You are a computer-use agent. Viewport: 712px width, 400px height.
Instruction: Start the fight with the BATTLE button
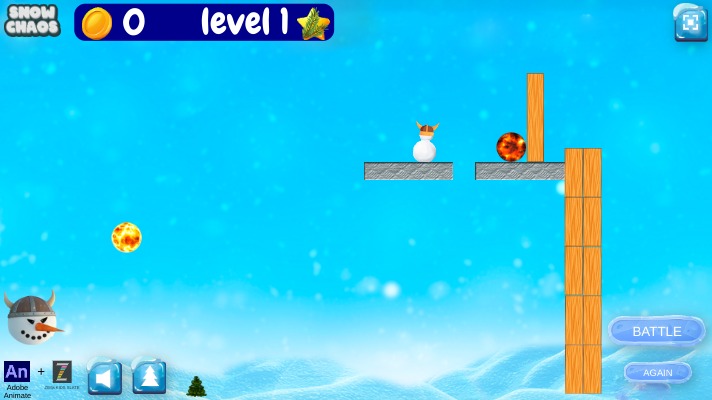click(656, 331)
